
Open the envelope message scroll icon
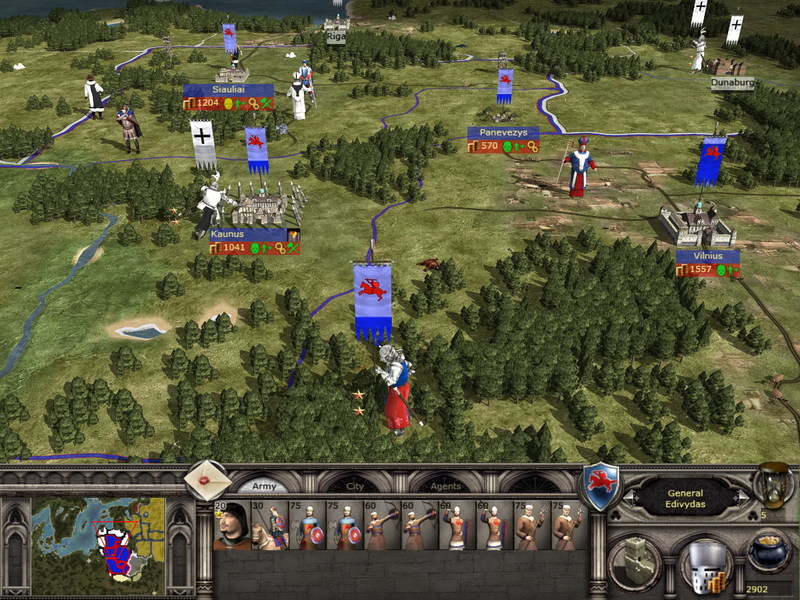click(208, 480)
